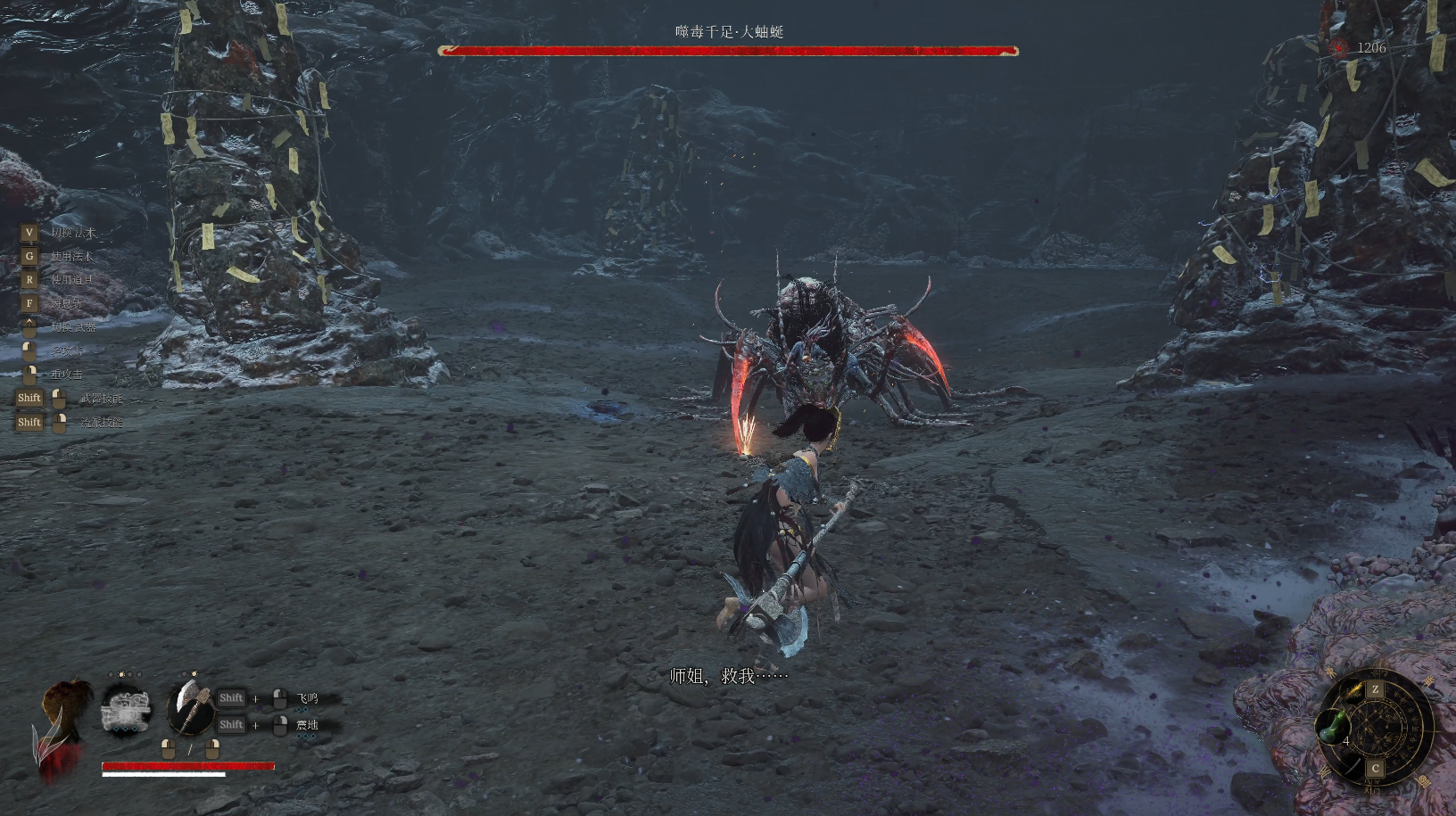The width and height of the screenshot is (1456, 816).
Task: Click the white cloud spell icon
Action: [126, 709]
